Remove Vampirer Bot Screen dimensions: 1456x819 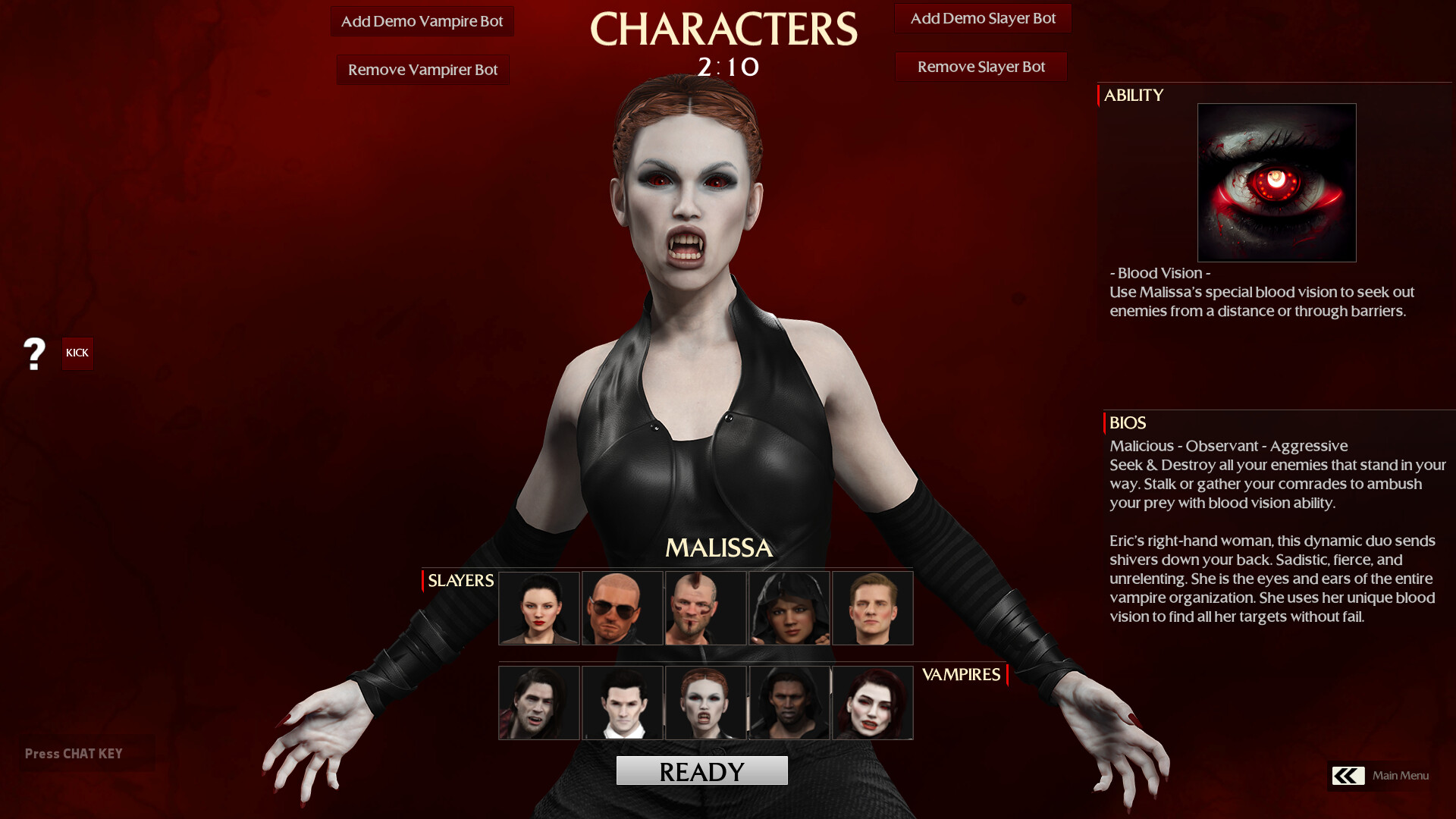[x=422, y=69]
